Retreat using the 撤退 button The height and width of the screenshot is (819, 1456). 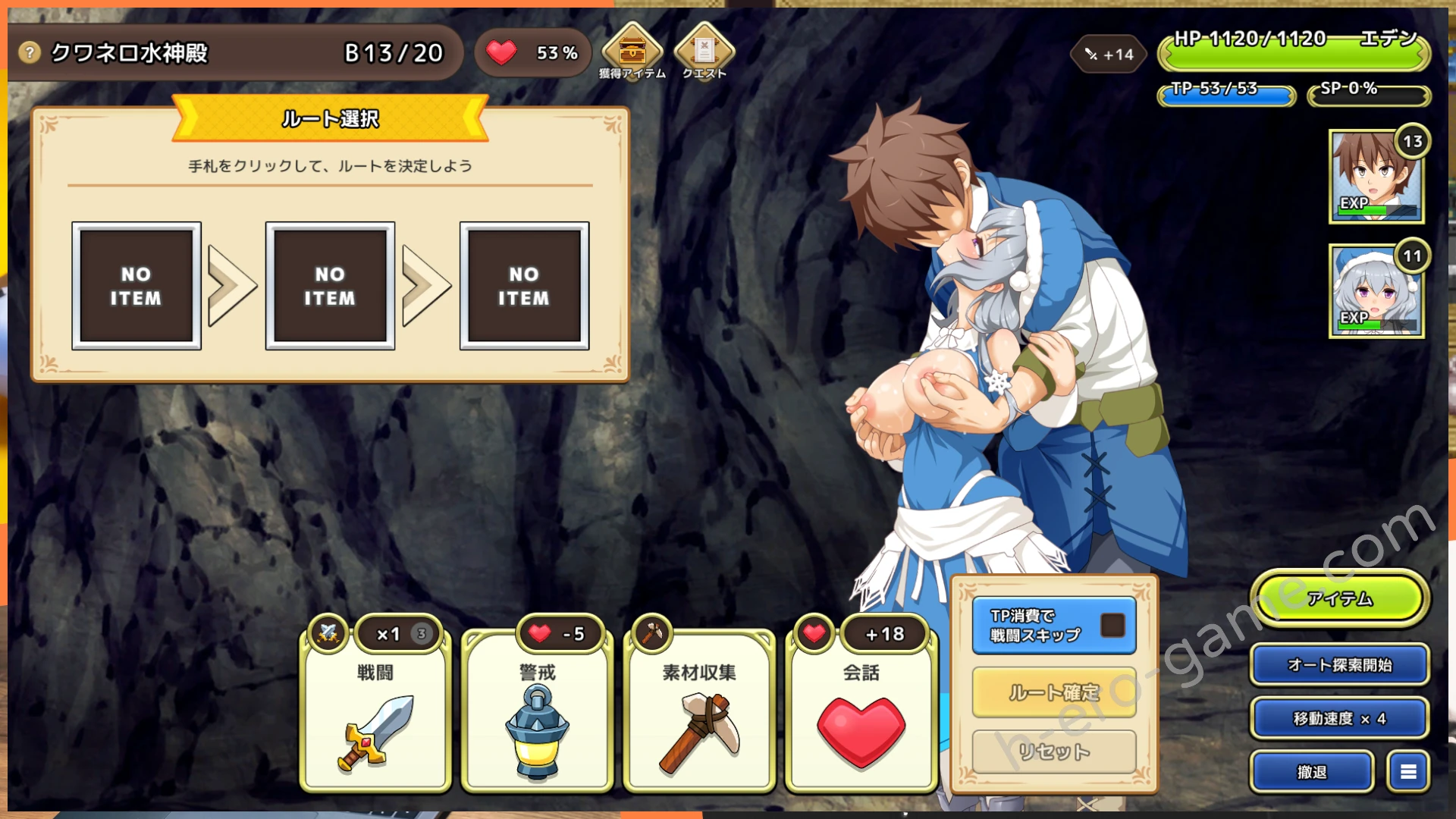pos(1312,772)
